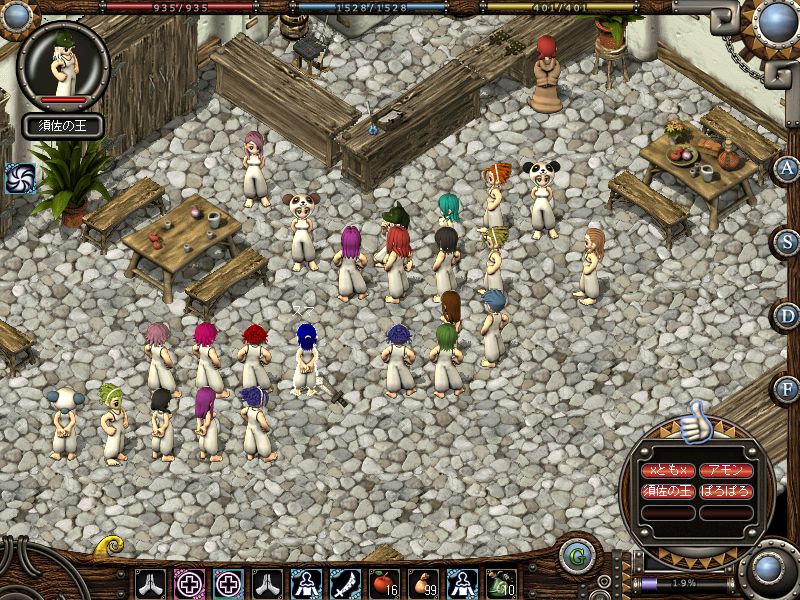Select party member ×とも× in the party panel

[667, 470]
